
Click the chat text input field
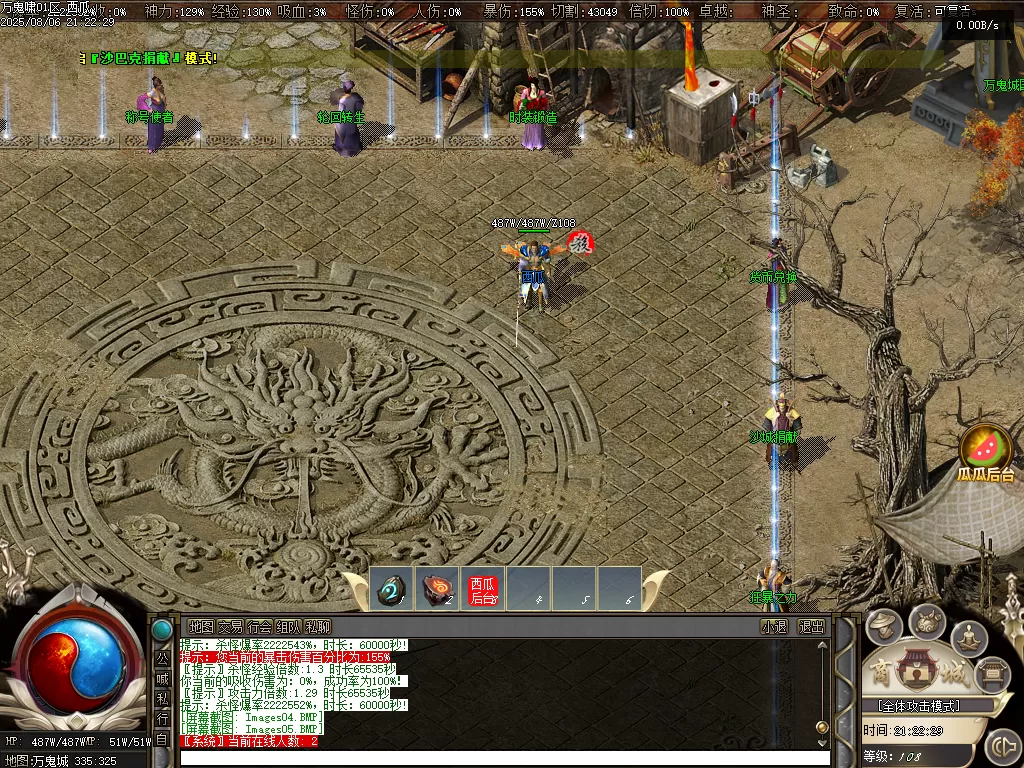tap(500, 759)
